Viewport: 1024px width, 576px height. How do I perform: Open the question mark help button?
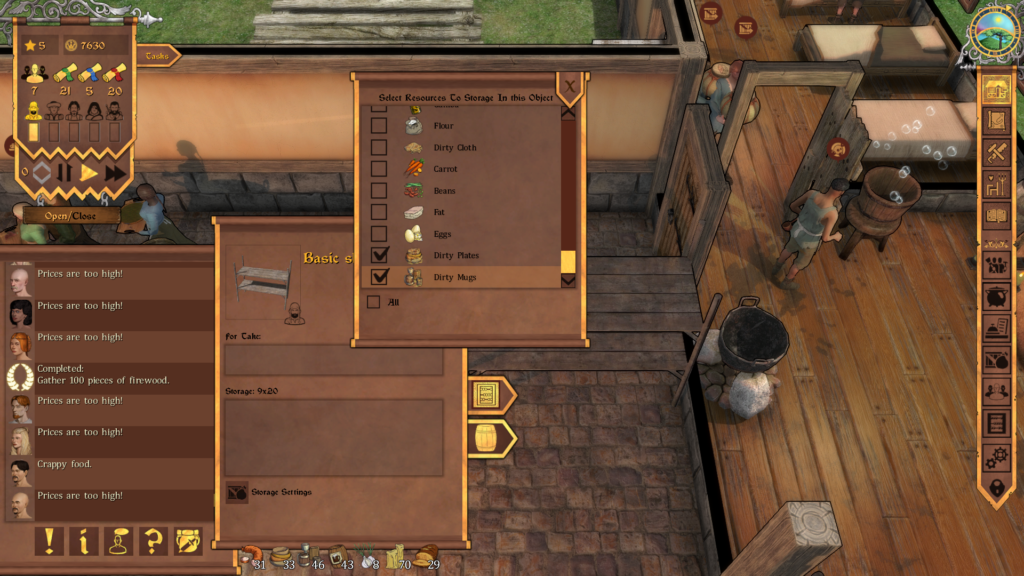(x=153, y=541)
